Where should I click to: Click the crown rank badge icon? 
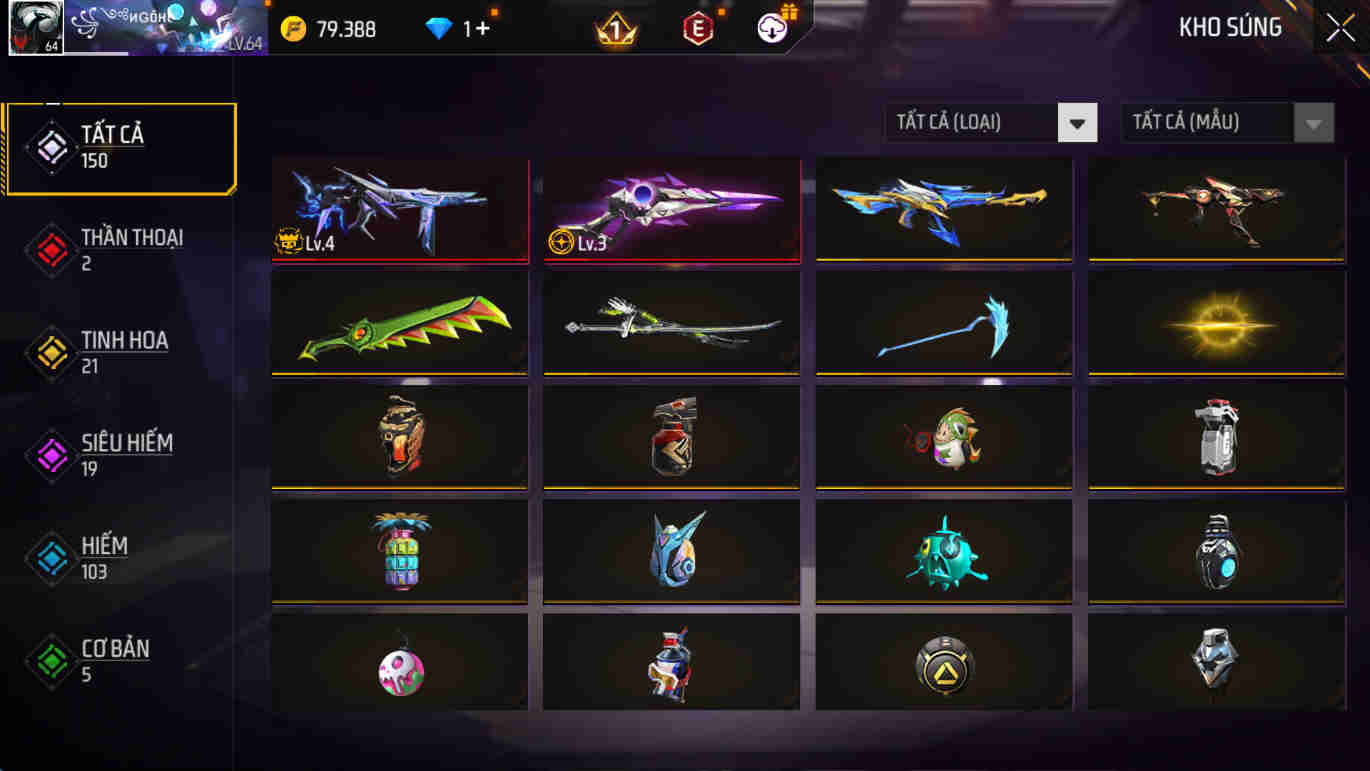point(618,27)
